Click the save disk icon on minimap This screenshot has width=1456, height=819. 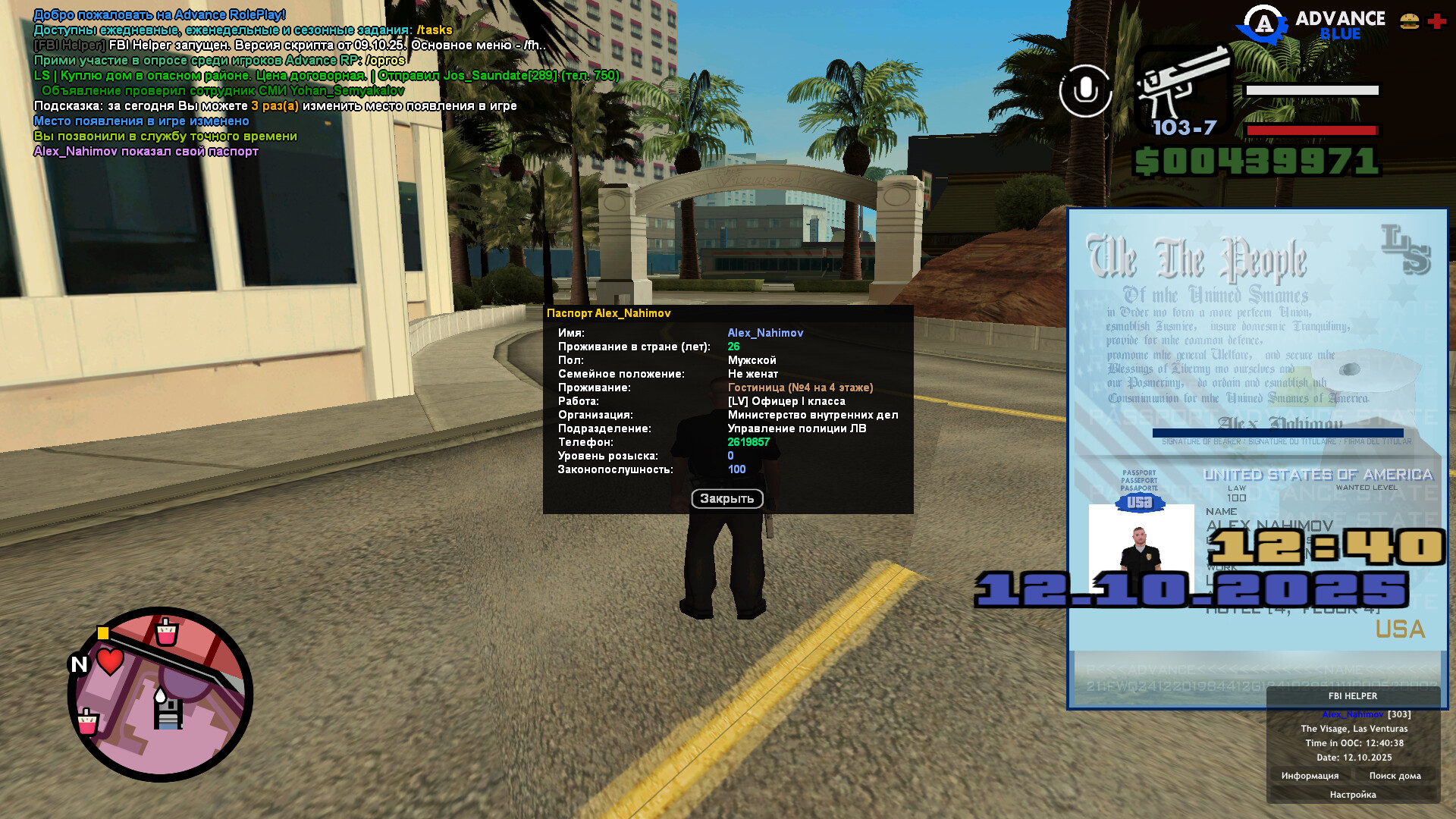coord(168,714)
